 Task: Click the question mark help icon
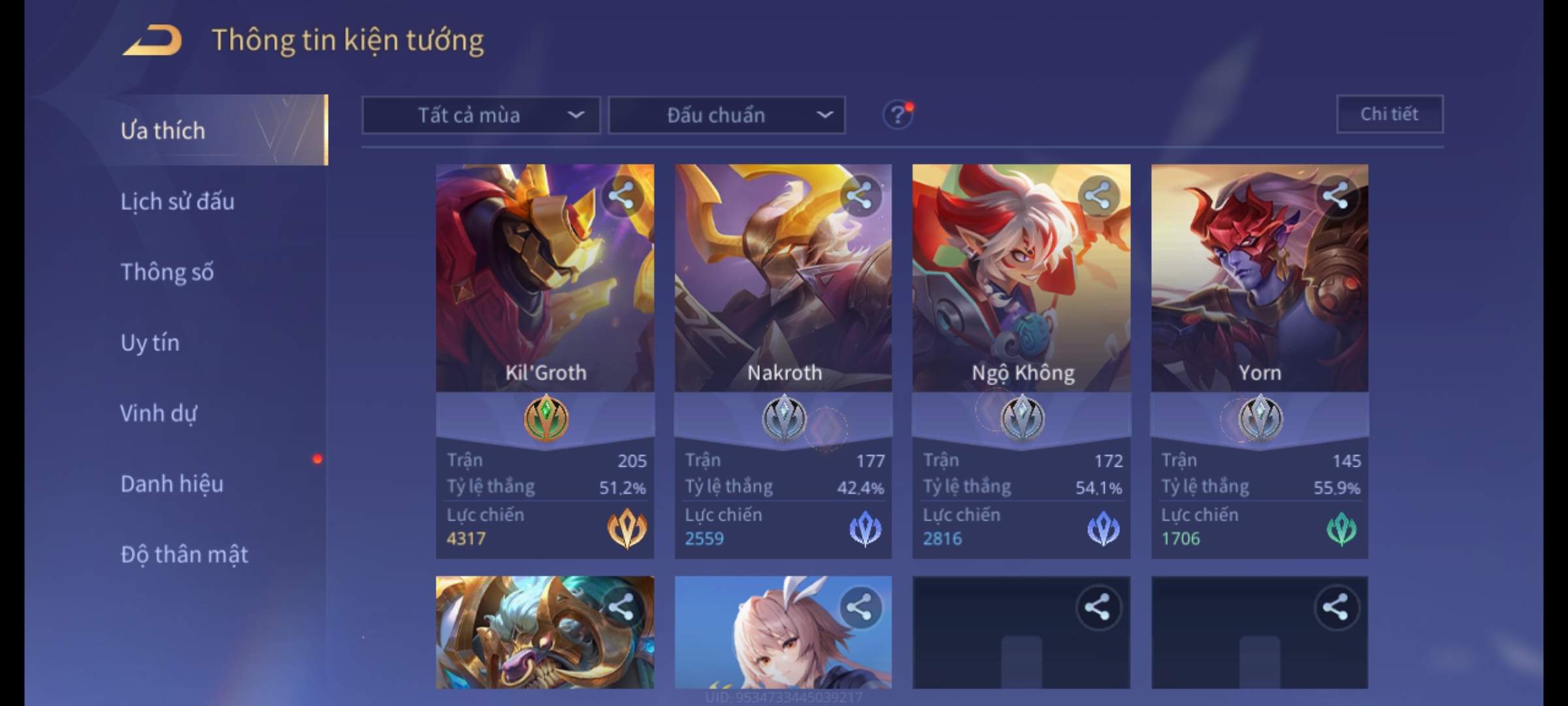(898, 116)
